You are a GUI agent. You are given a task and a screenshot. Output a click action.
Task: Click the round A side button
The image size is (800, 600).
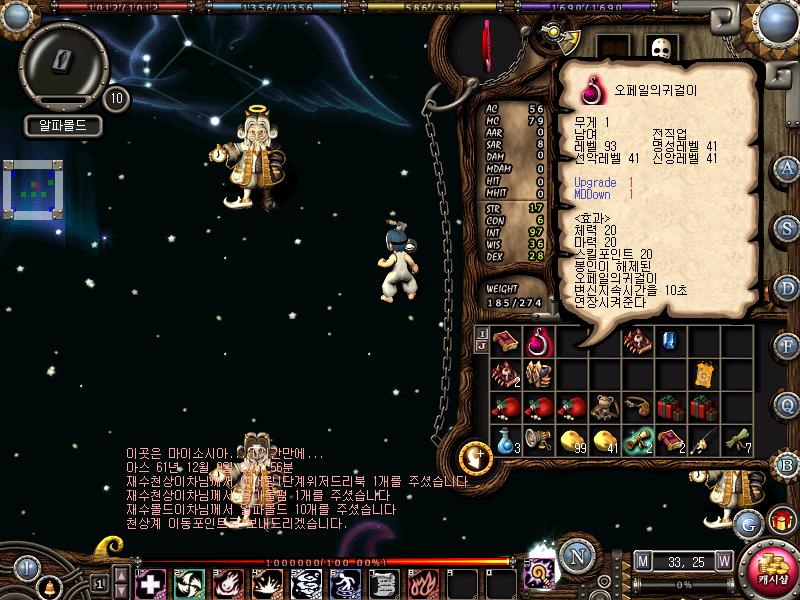[787, 167]
